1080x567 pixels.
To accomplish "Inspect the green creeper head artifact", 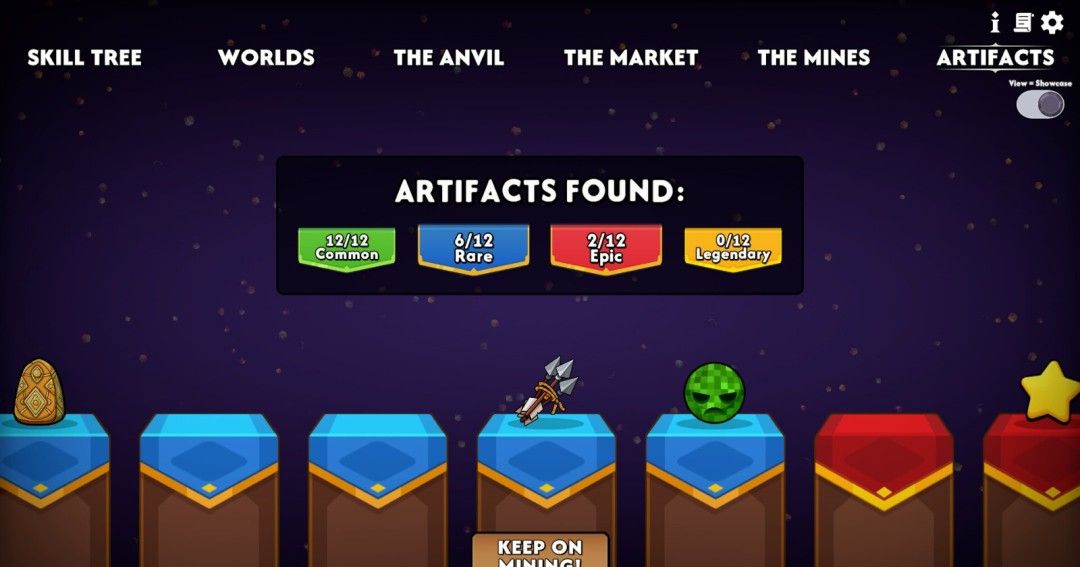I will 714,392.
